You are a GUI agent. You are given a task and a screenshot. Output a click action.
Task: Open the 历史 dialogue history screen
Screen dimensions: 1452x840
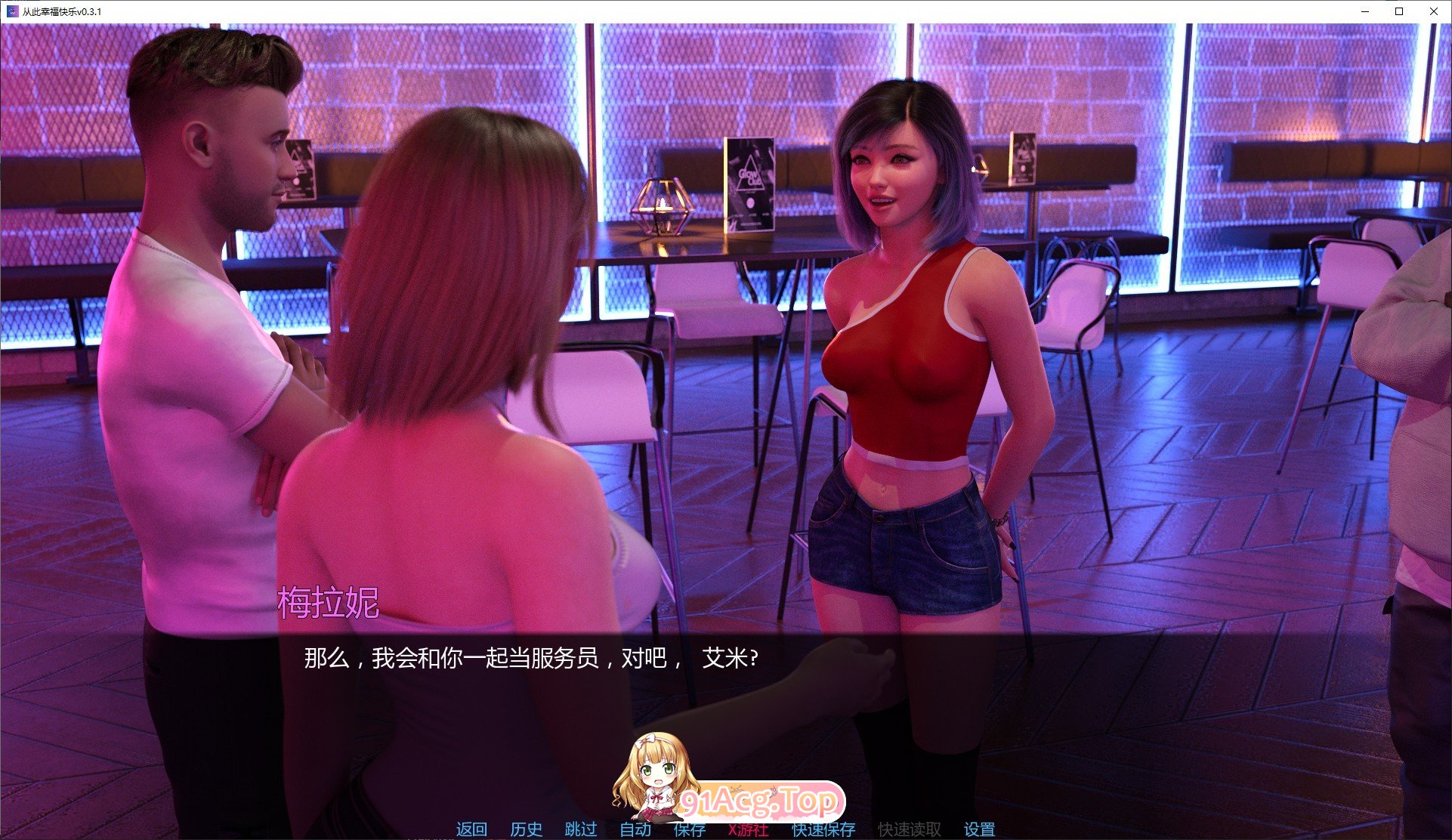pyautogui.click(x=527, y=829)
